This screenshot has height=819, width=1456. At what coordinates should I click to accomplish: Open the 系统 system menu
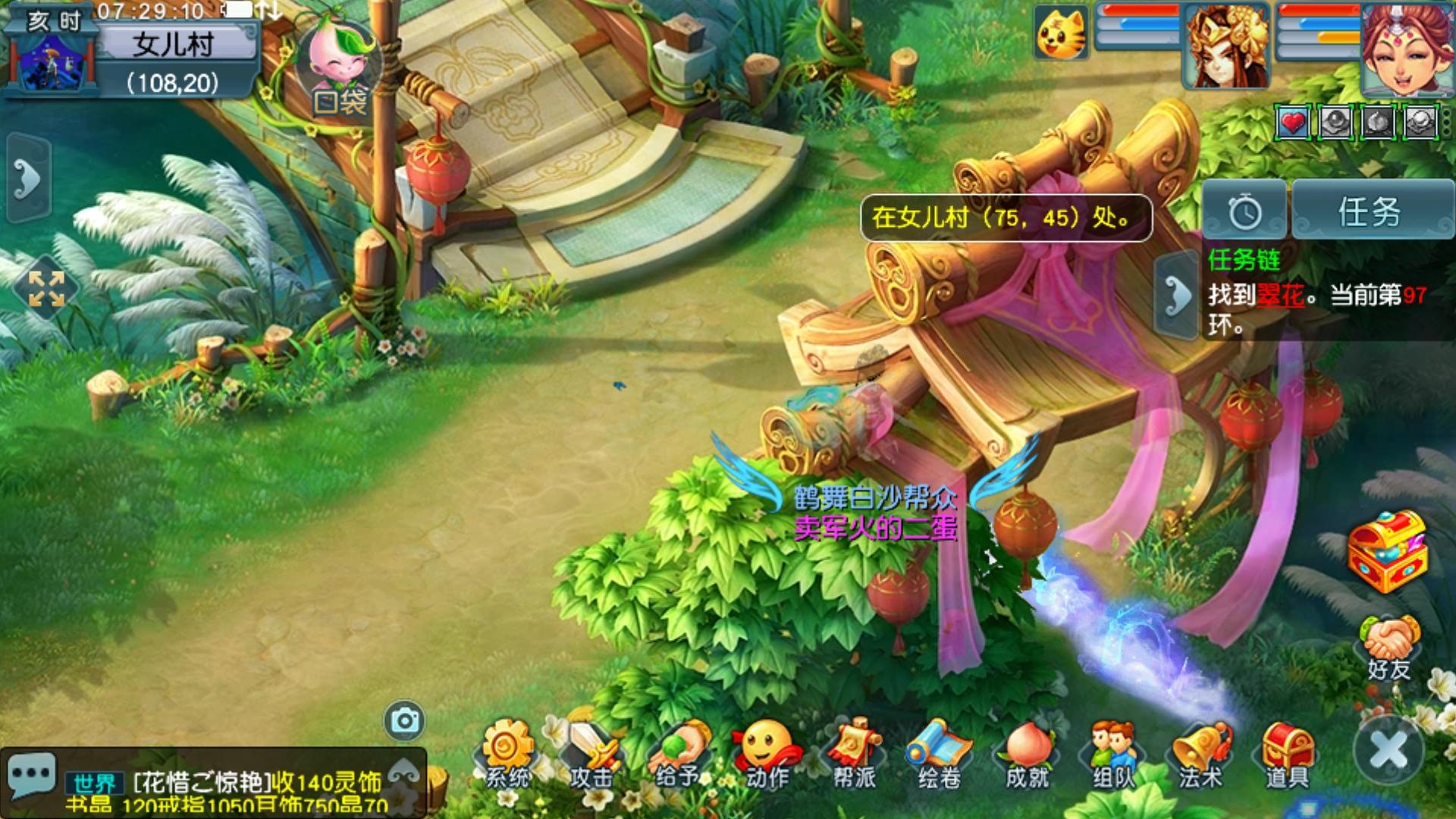coord(507,754)
